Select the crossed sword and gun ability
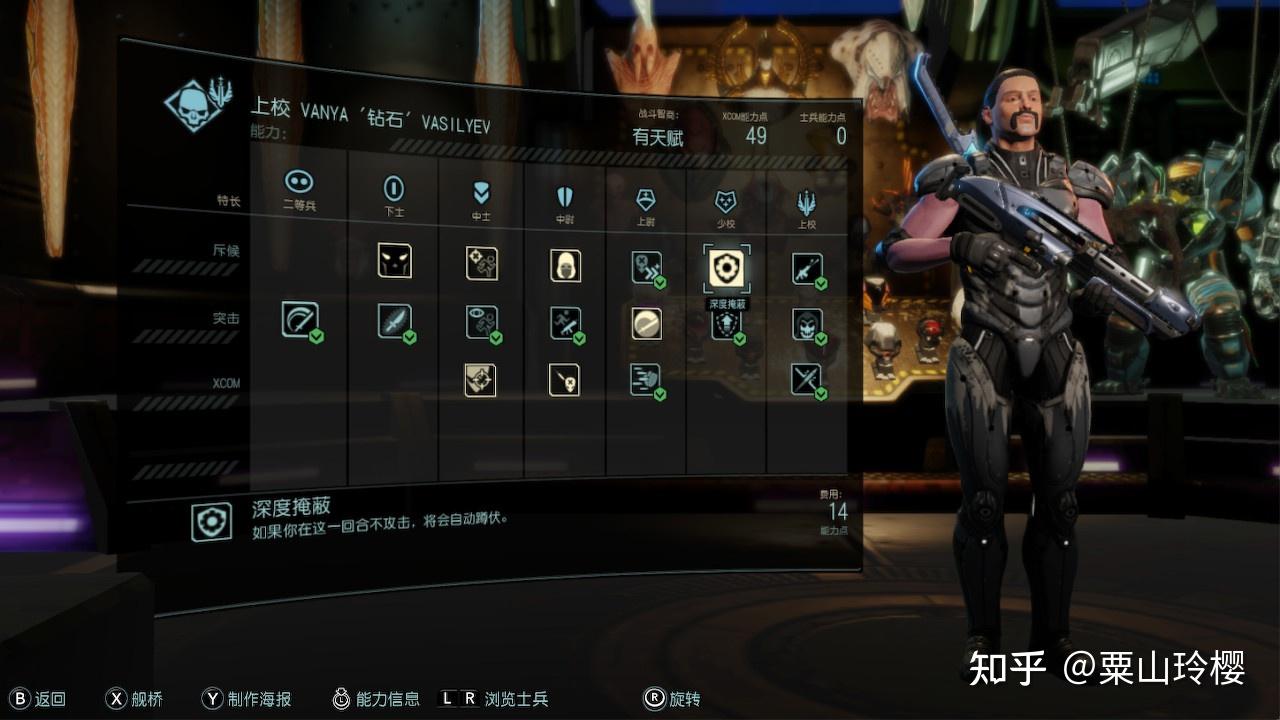 807,379
